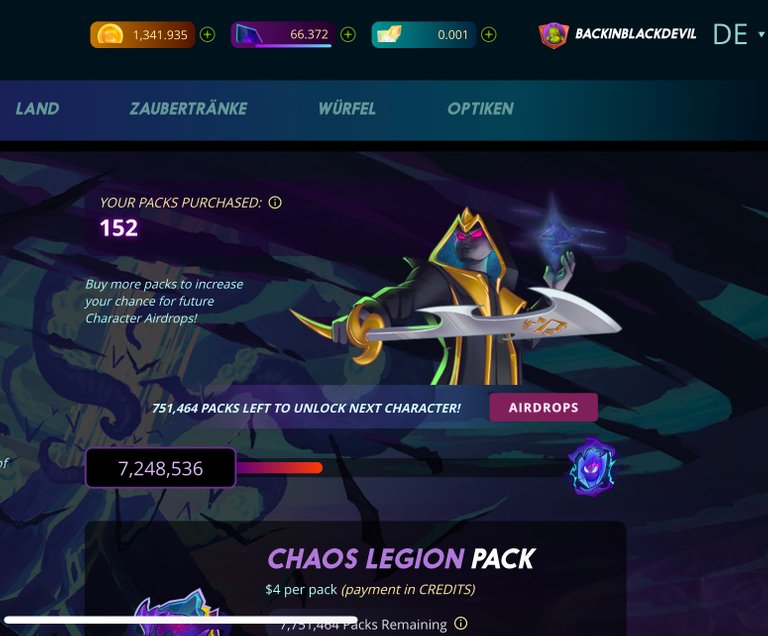Change language using the DE dropdown

tap(738, 34)
